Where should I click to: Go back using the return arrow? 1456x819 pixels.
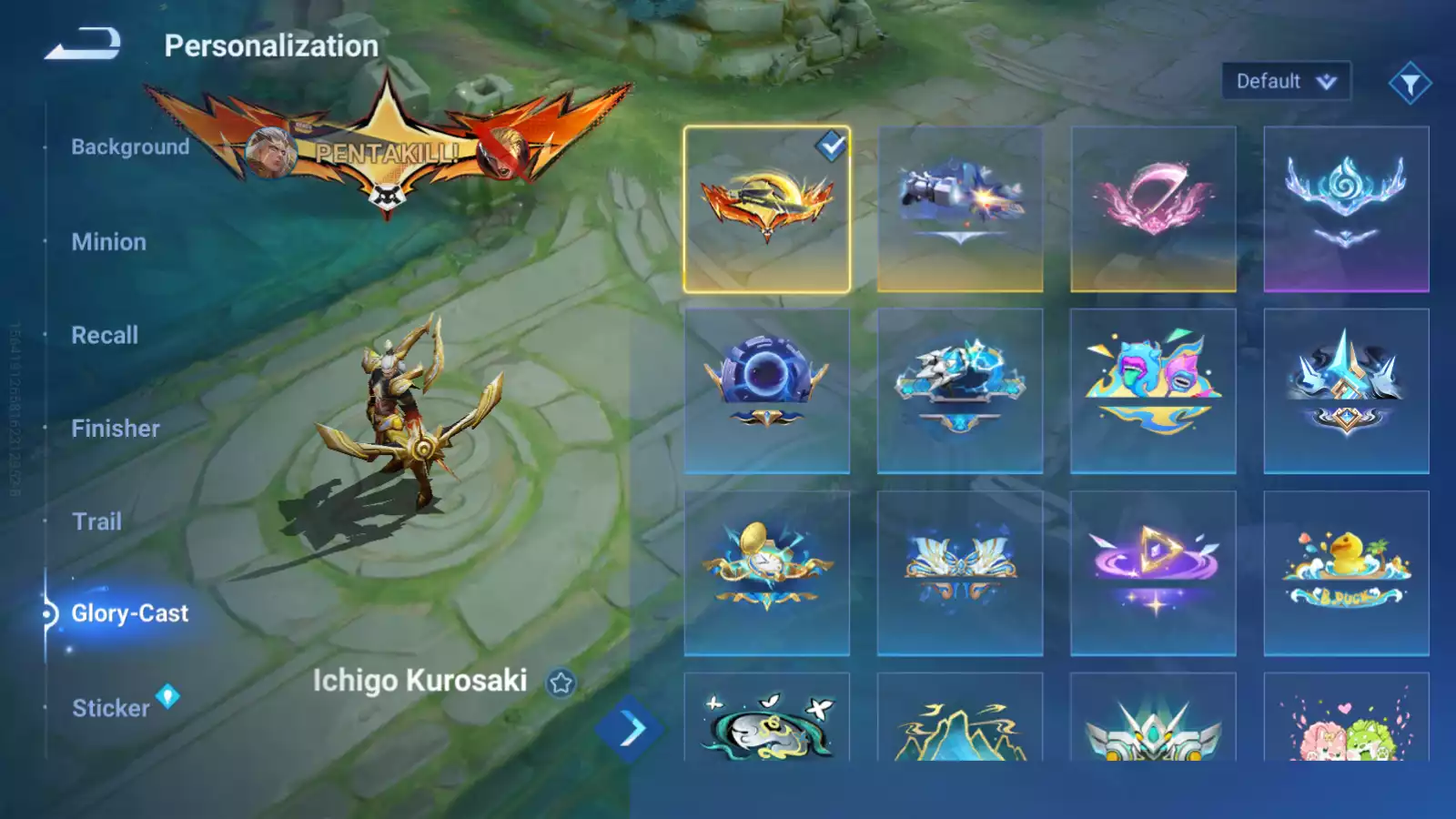tap(83, 44)
